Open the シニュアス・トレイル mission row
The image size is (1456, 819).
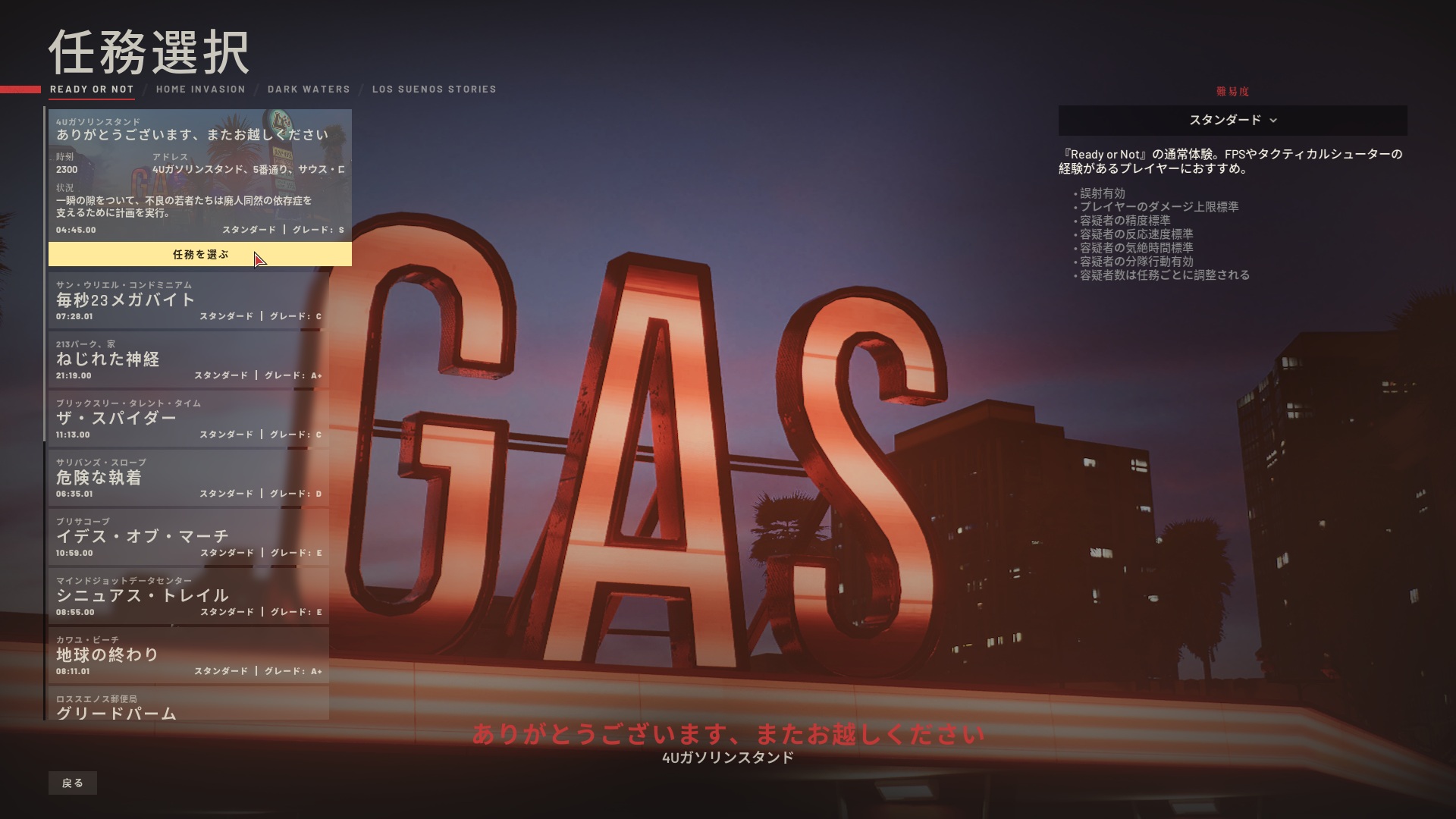(189, 596)
